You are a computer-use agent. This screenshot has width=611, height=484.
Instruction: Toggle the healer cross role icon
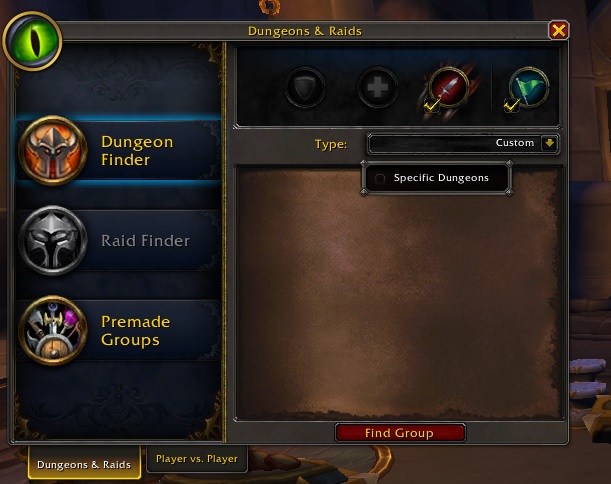pyautogui.click(x=377, y=88)
